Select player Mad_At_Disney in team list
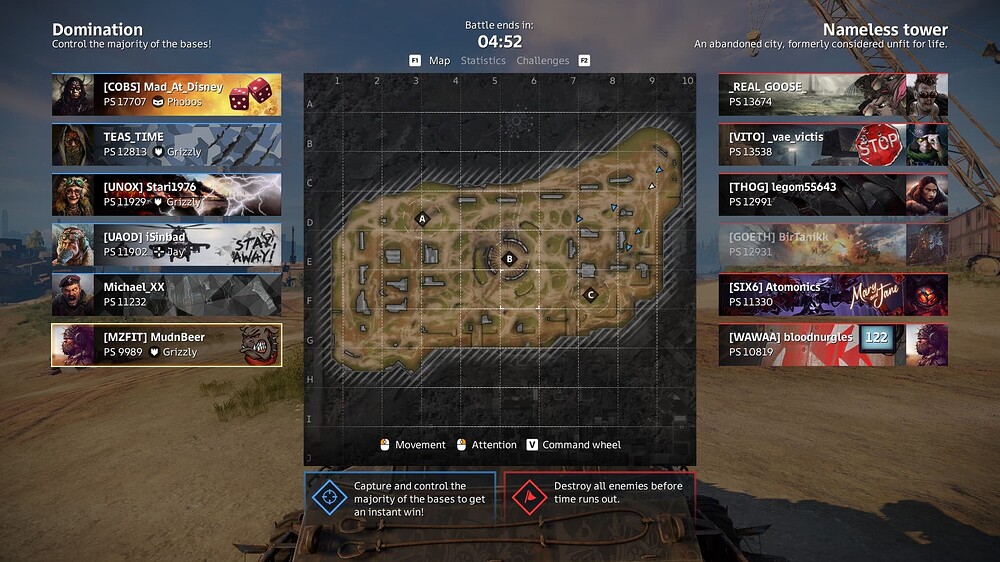 [166, 94]
